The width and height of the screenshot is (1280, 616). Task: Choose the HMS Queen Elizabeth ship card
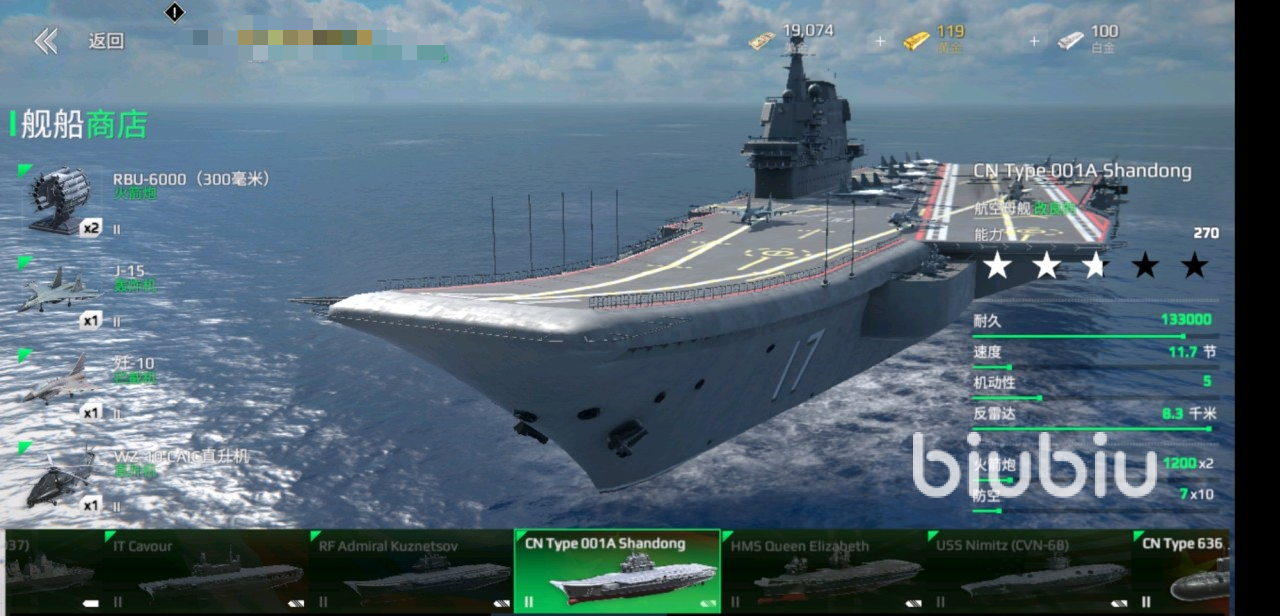[x=824, y=571]
